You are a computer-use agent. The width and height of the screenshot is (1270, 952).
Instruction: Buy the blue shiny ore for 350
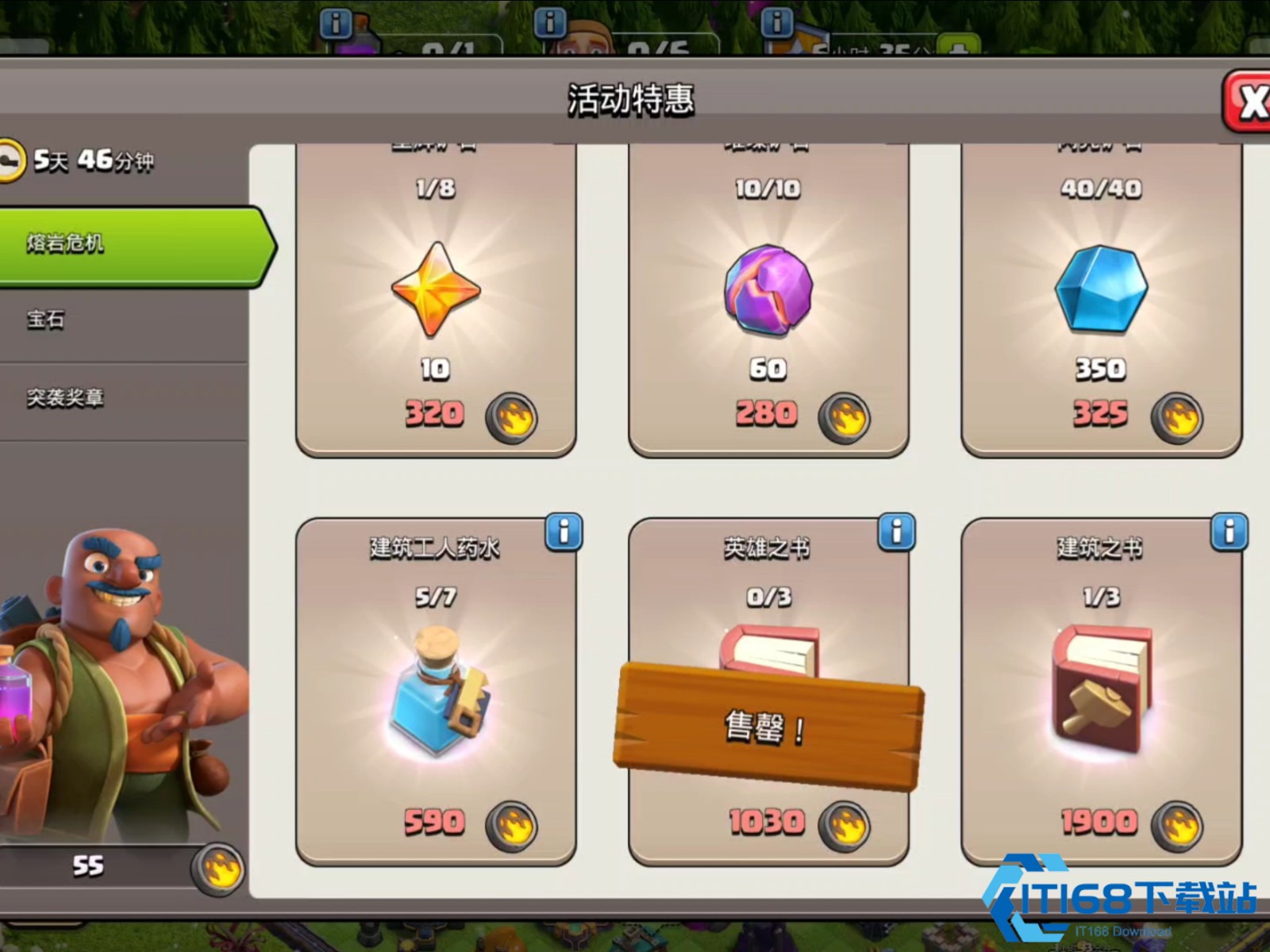click(1100, 301)
